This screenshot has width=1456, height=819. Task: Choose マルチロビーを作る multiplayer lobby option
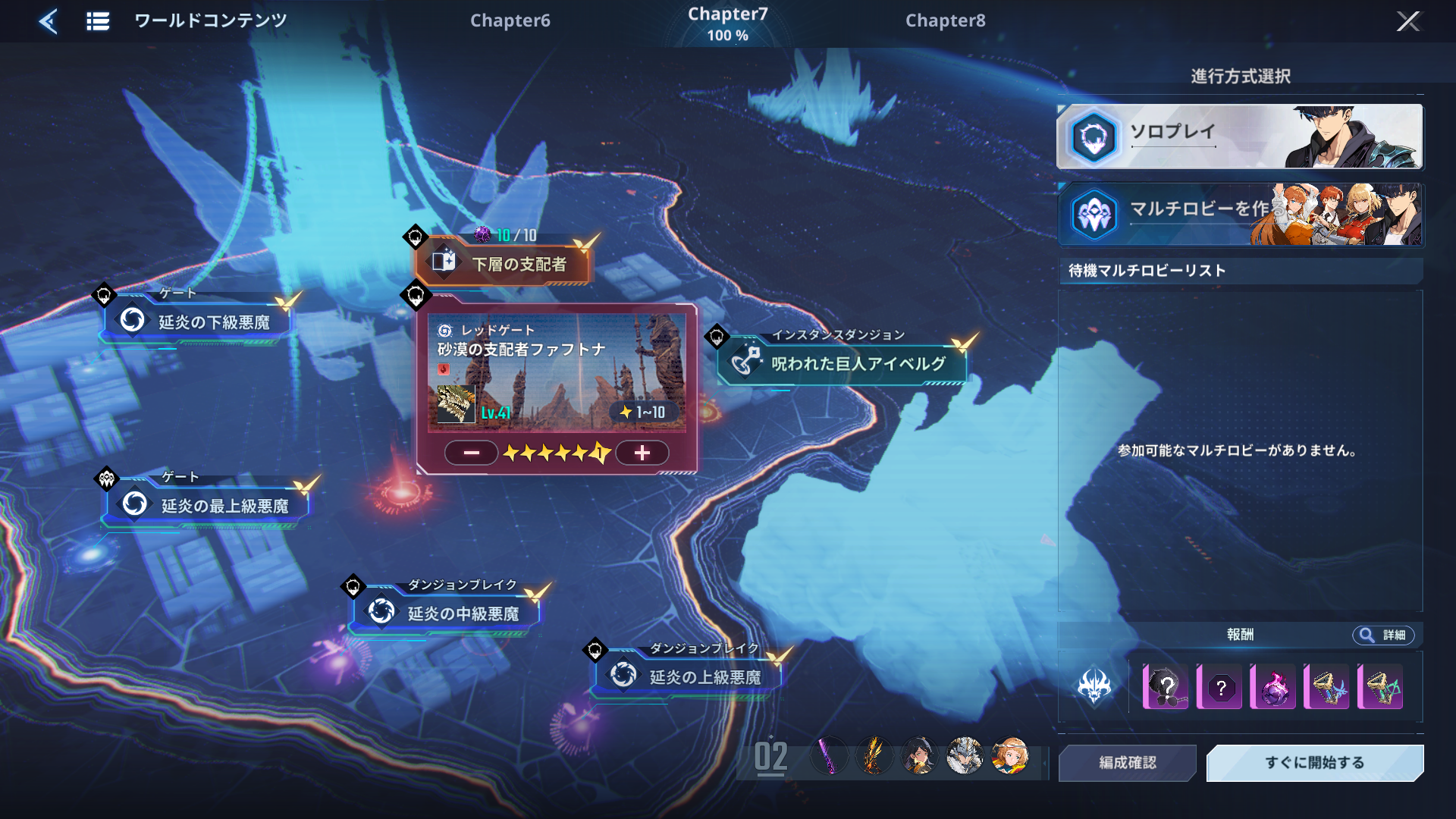(x=1240, y=215)
